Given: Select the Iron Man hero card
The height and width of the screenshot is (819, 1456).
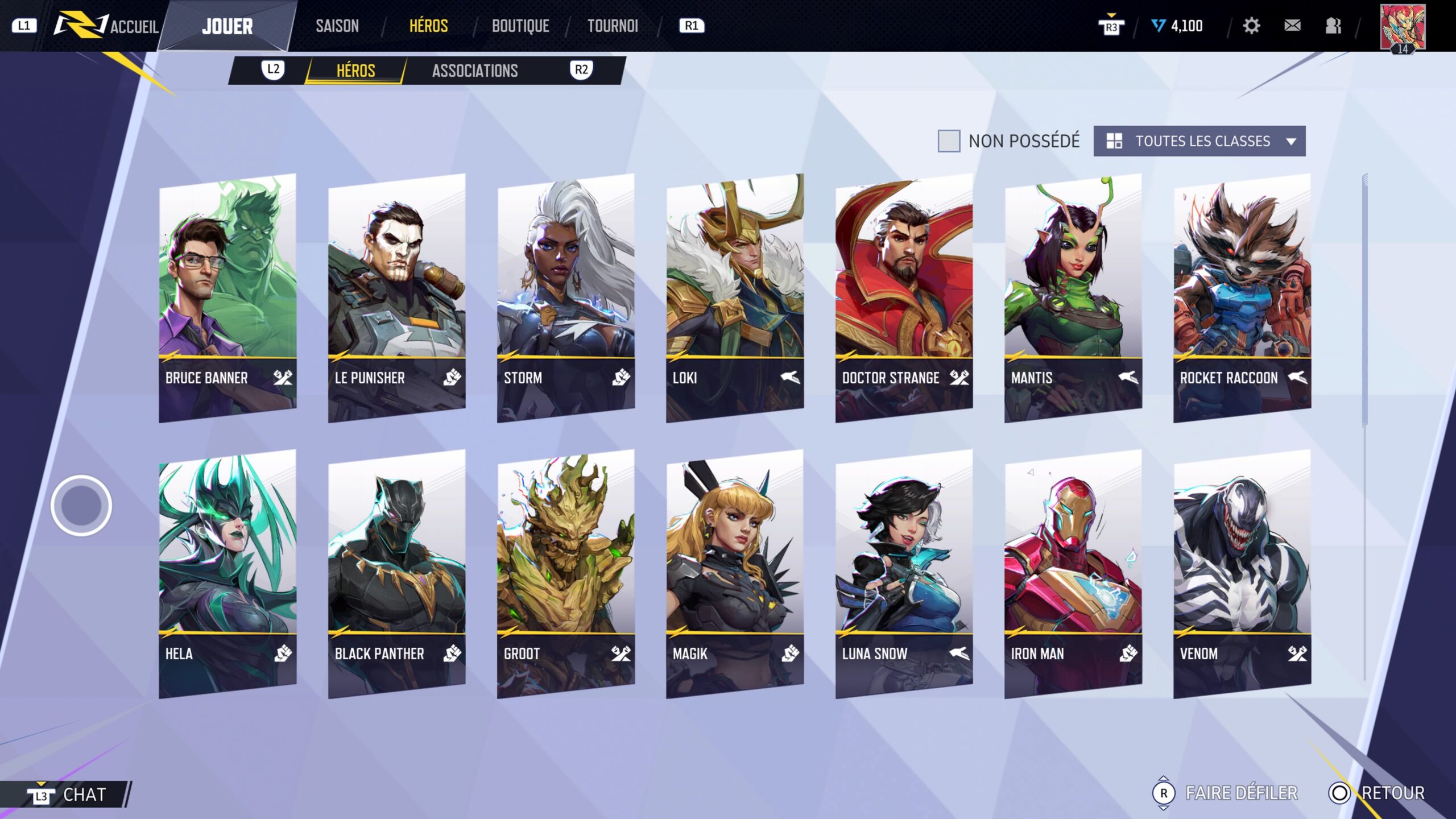Looking at the screenshot, I should click(1073, 572).
